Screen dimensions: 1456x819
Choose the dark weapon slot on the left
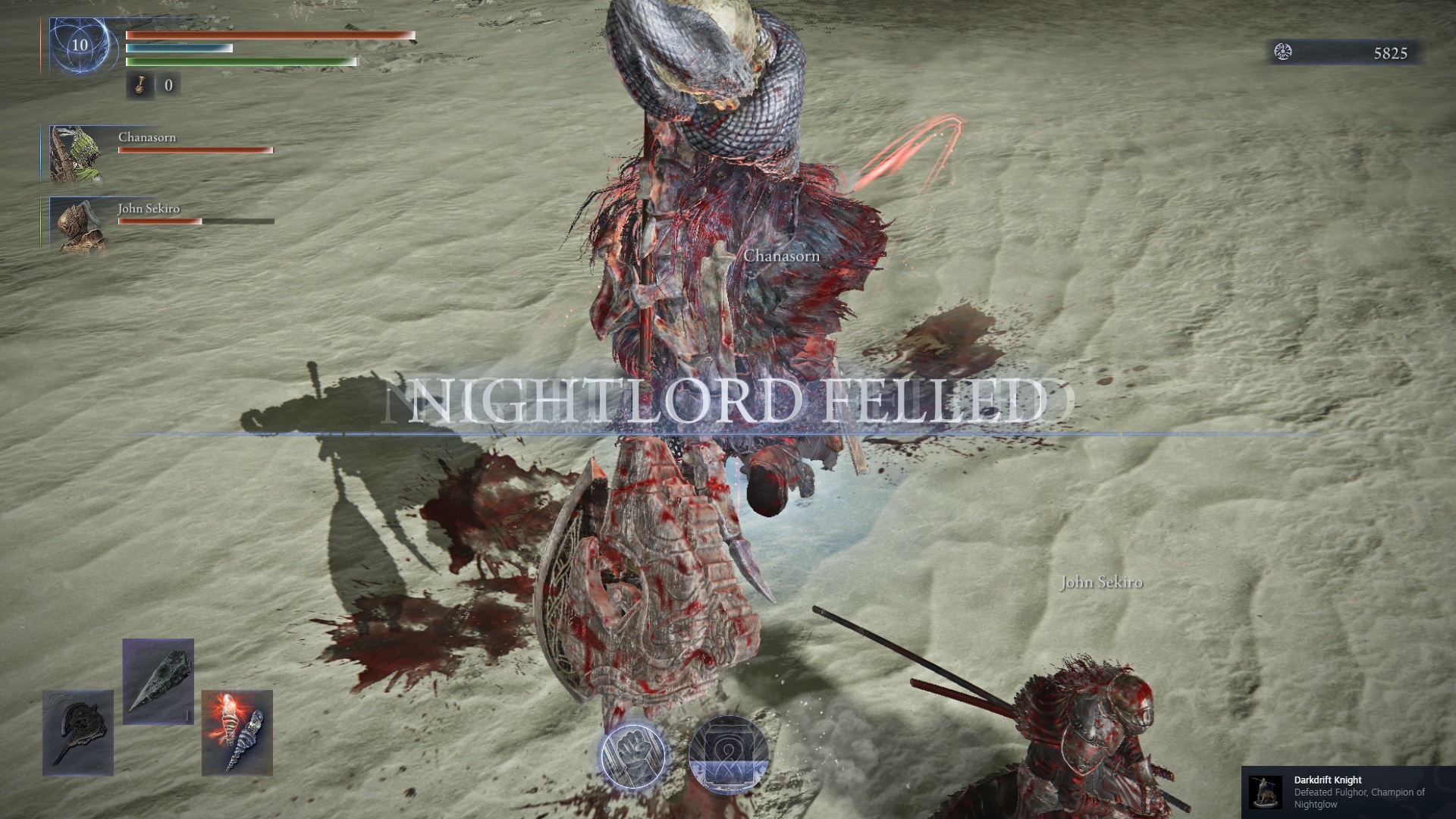click(x=78, y=733)
